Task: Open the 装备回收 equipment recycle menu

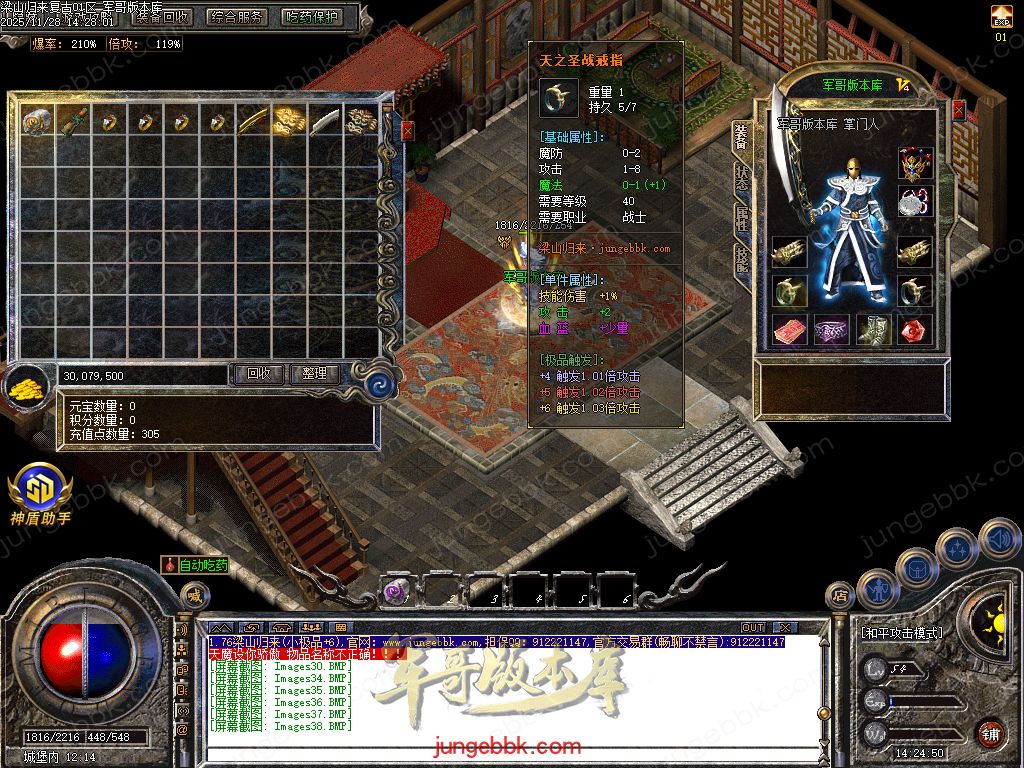Action: coord(165,16)
